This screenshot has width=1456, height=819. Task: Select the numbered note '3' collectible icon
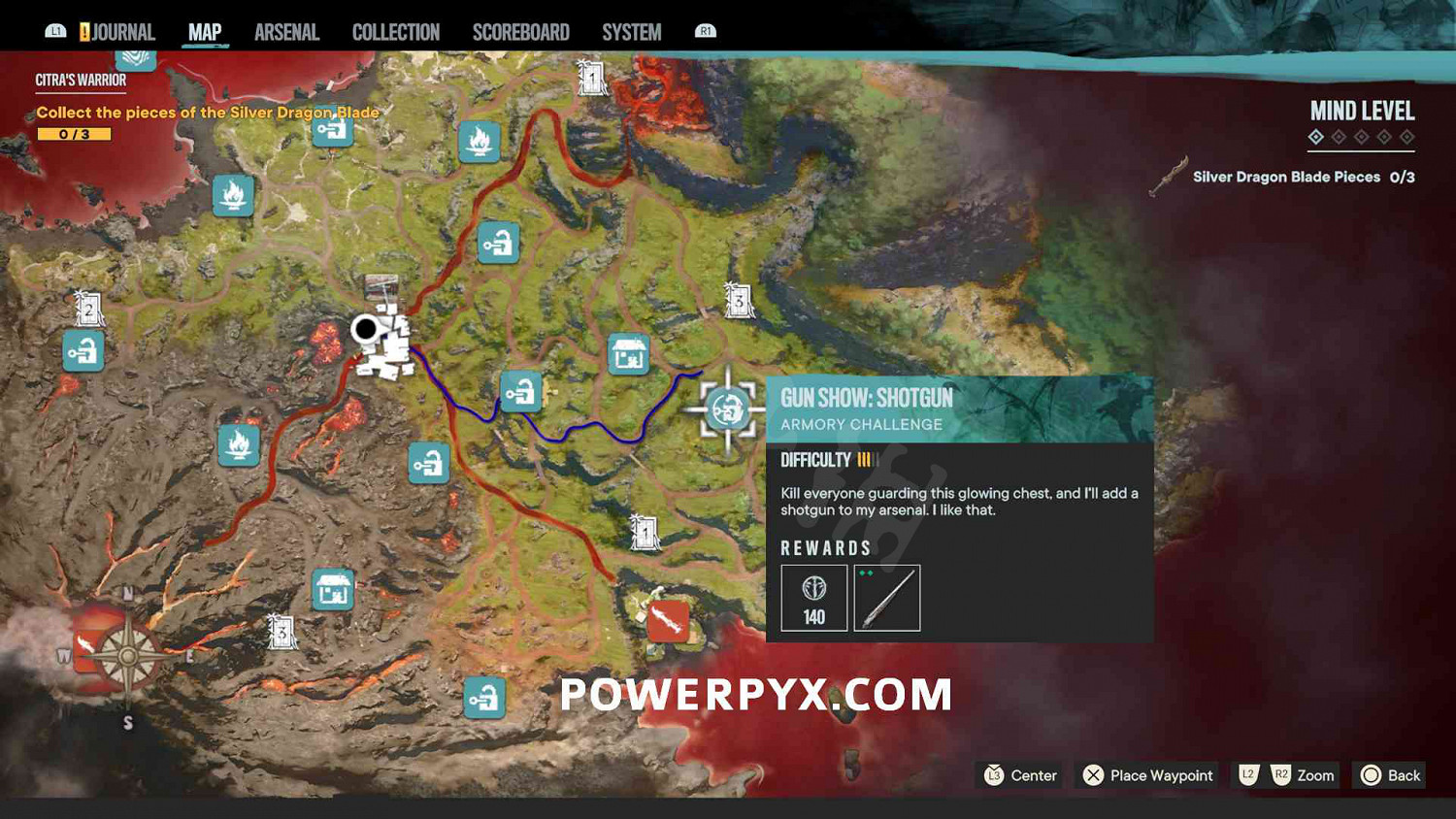coord(740,302)
